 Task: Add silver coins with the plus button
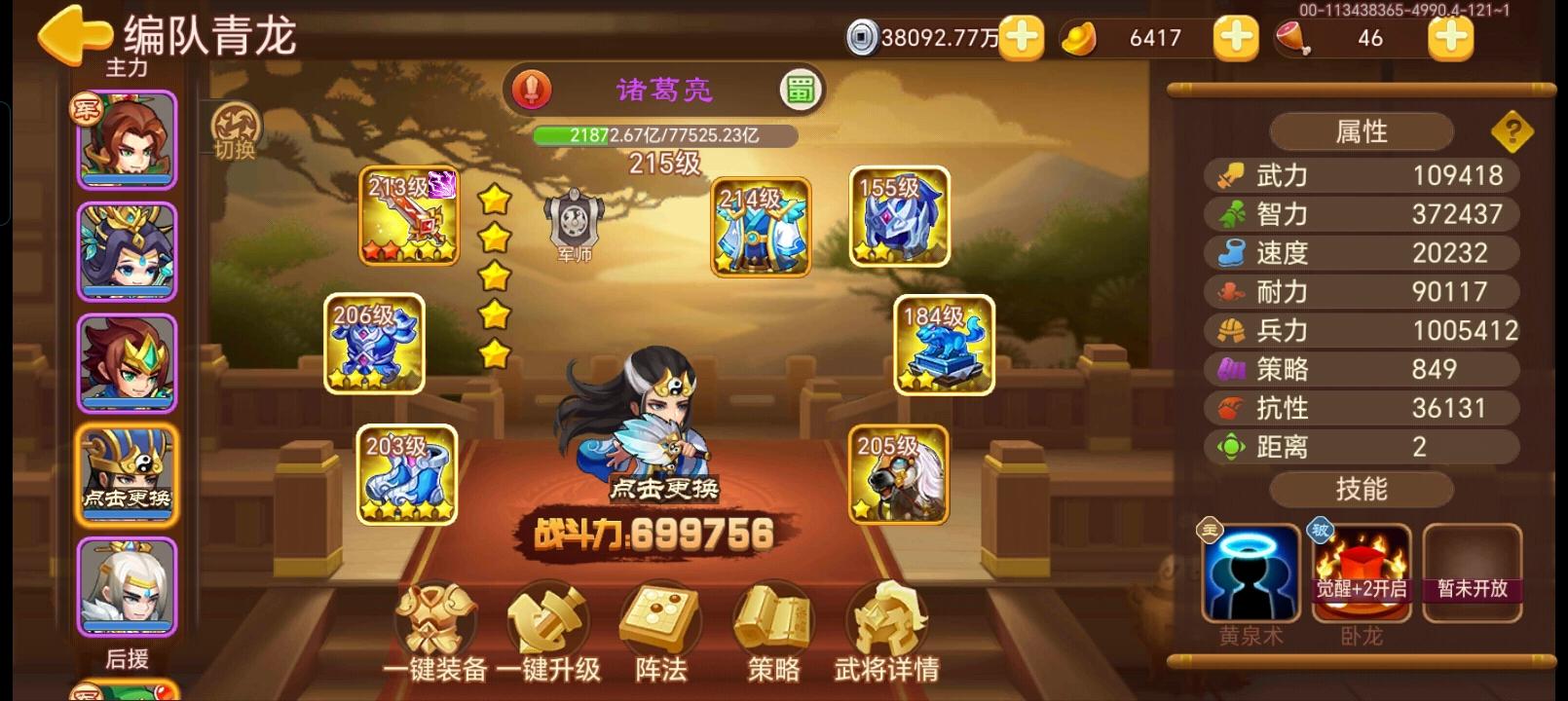click(1021, 39)
